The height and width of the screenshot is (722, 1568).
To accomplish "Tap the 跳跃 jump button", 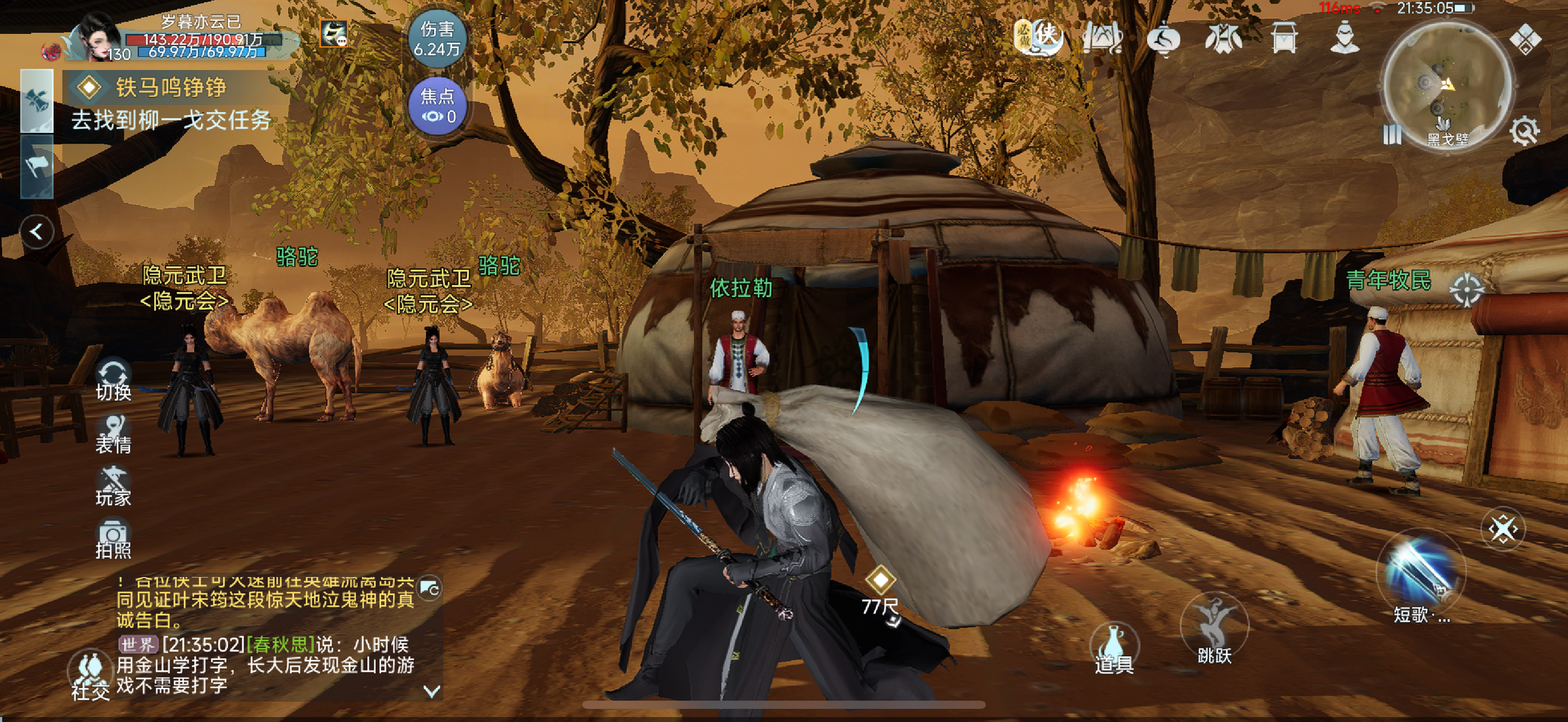I will pos(1214,630).
